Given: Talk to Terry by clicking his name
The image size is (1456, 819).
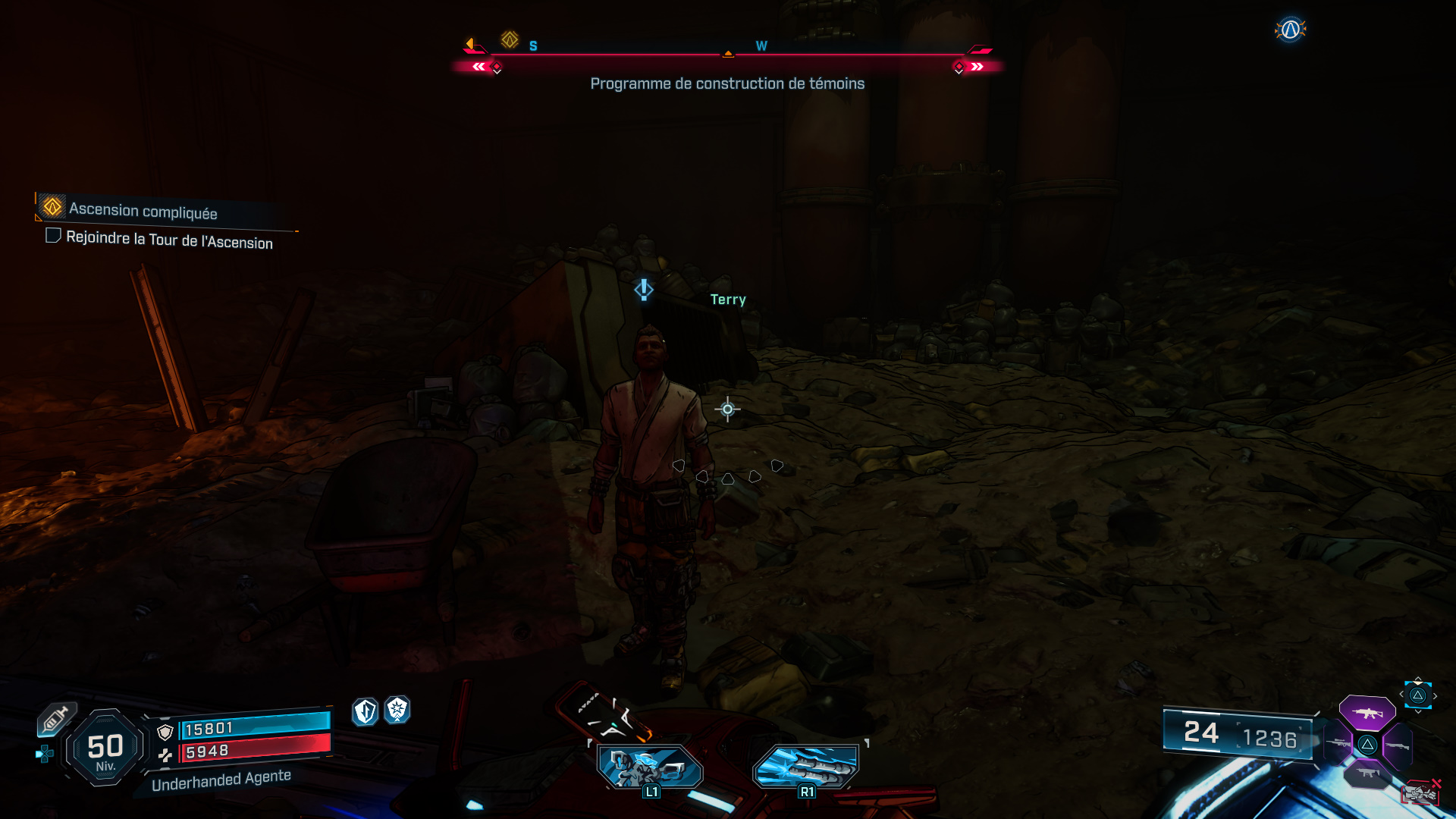Looking at the screenshot, I should pos(726,299).
